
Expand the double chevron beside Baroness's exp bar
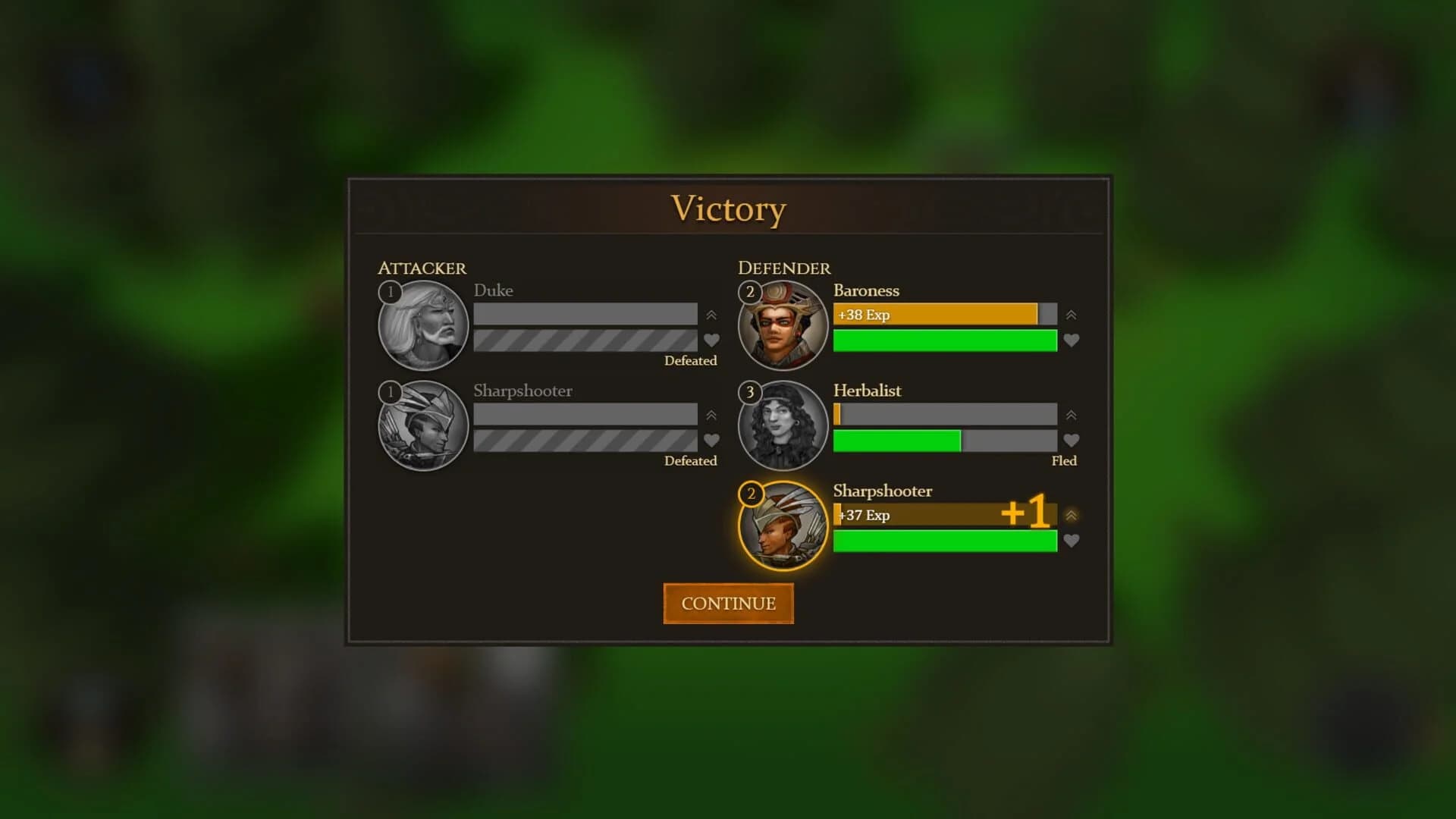pyautogui.click(x=1072, y=314)
